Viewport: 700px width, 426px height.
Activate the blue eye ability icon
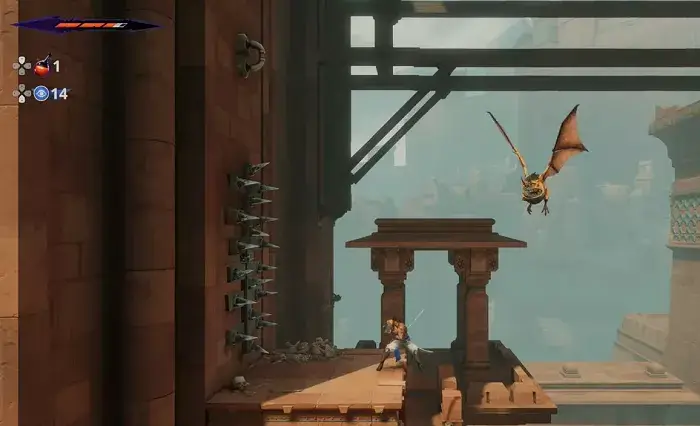(x=41, y=93)
